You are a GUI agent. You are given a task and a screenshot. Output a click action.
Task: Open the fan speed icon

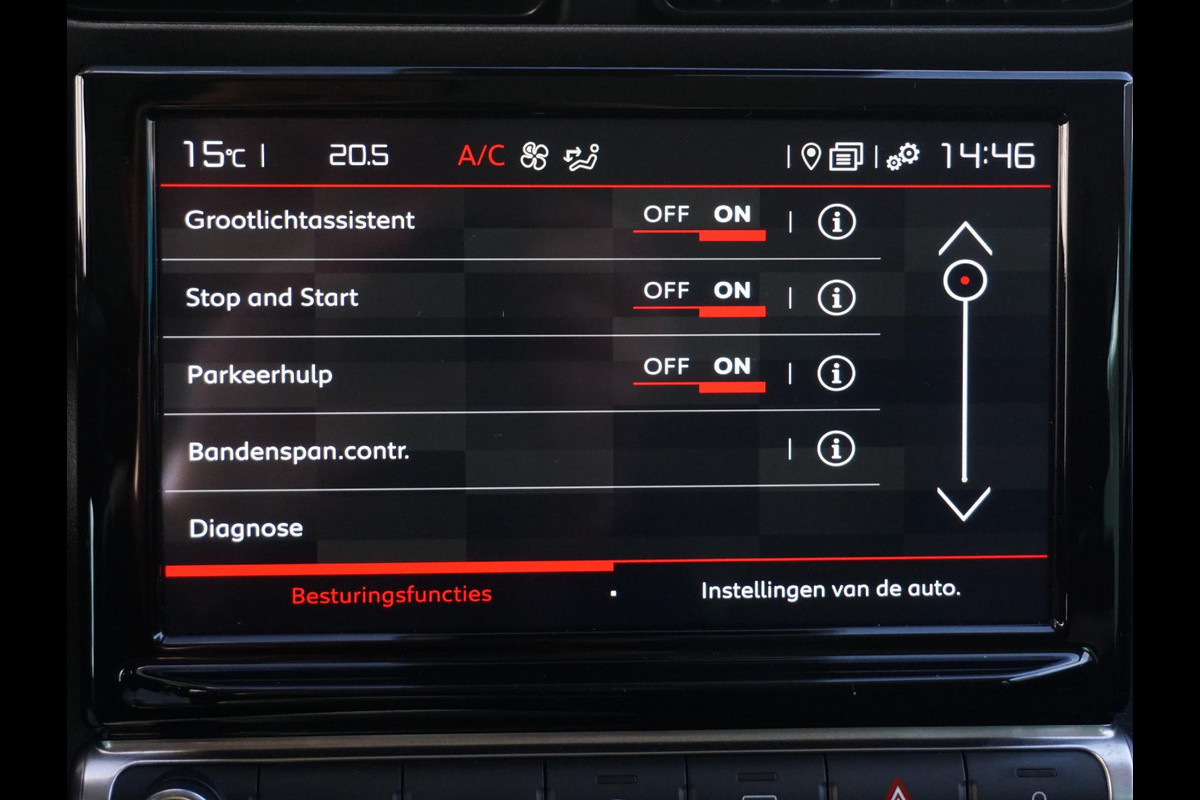[534, 157]
